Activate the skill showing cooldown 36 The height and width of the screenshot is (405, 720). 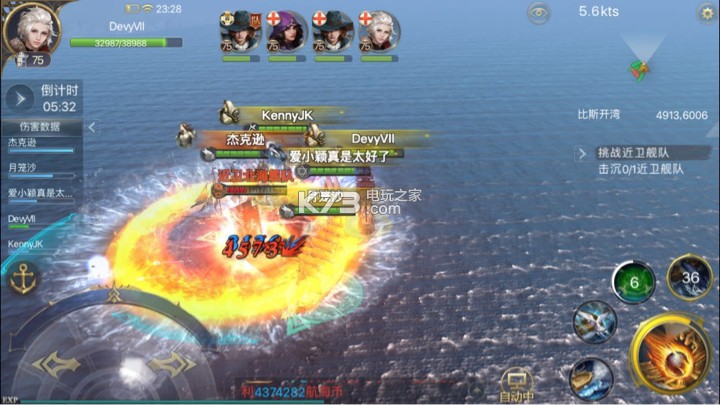pos(689,277)
